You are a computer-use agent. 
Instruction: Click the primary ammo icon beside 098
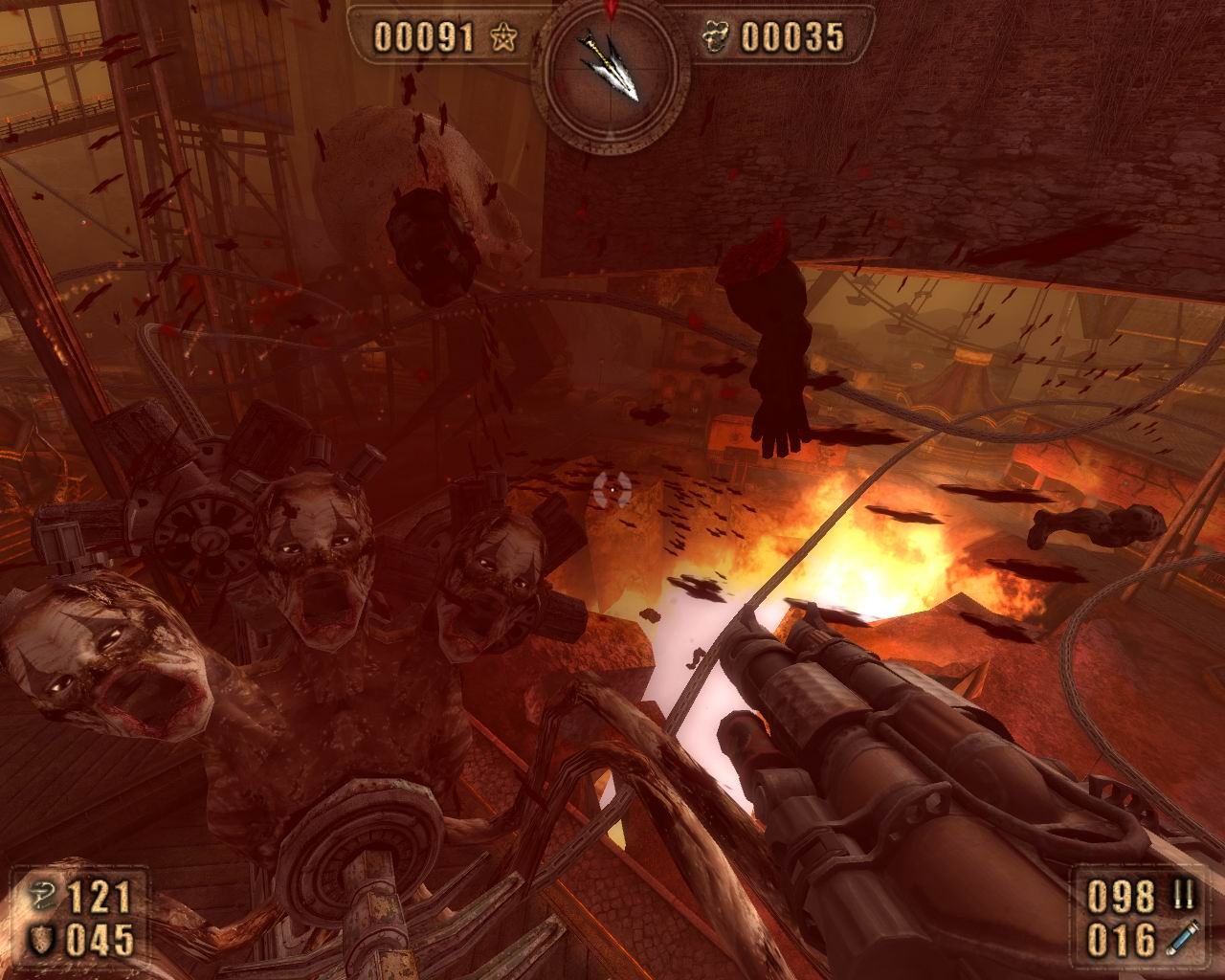[1183, 898]
